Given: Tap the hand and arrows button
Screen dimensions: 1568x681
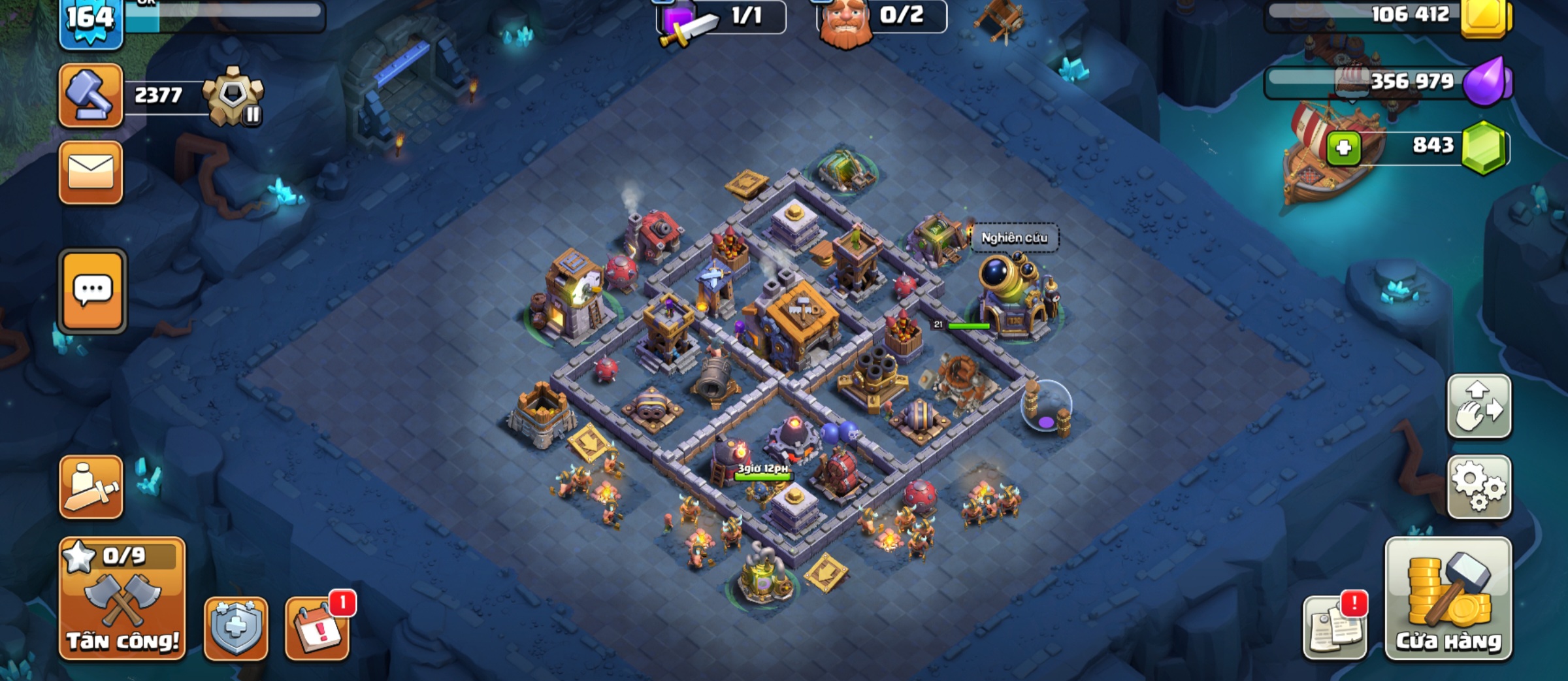Looking at the screenshot, I should (1479, 407).
